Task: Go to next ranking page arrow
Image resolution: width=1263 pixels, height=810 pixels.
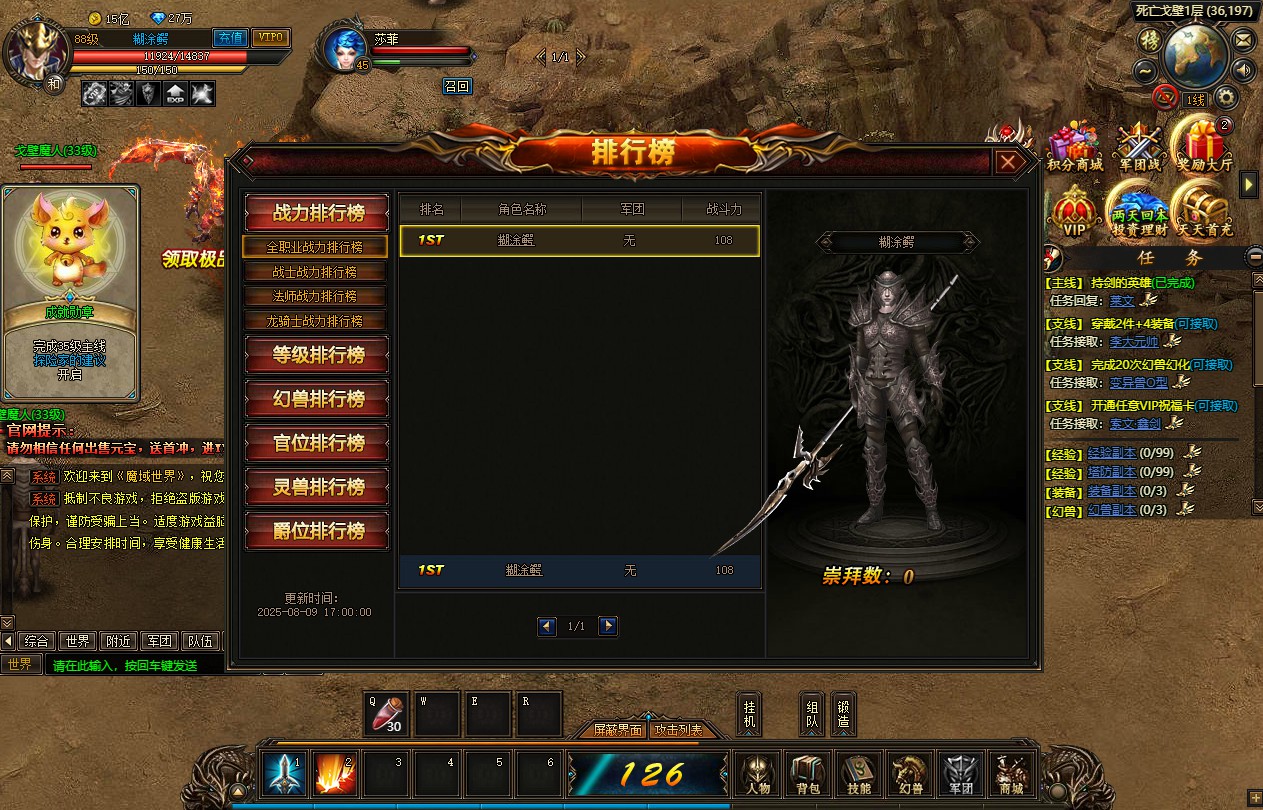Action: coord(608,626)
